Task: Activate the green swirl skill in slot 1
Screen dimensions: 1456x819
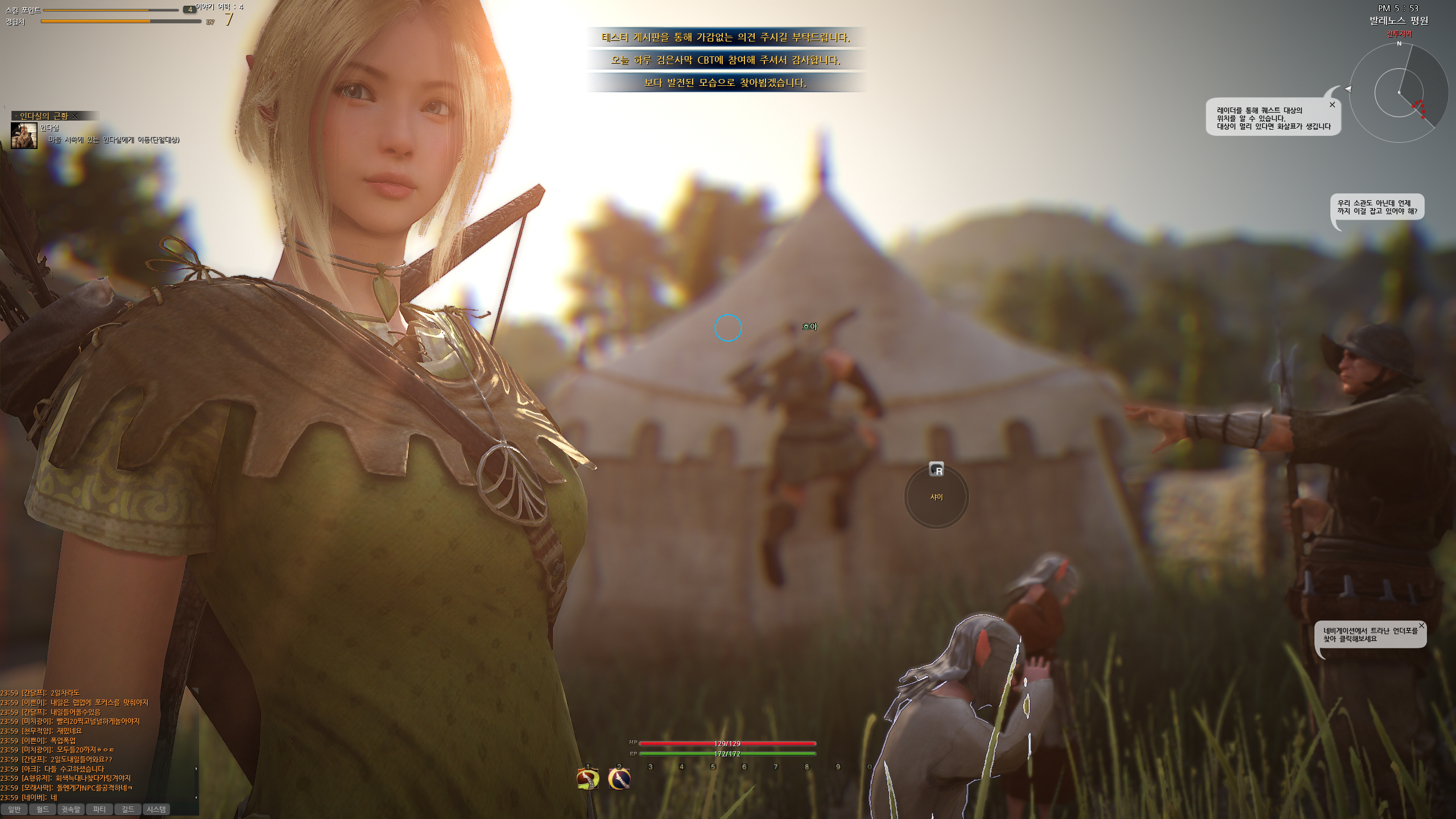Action: pos(588,779)
